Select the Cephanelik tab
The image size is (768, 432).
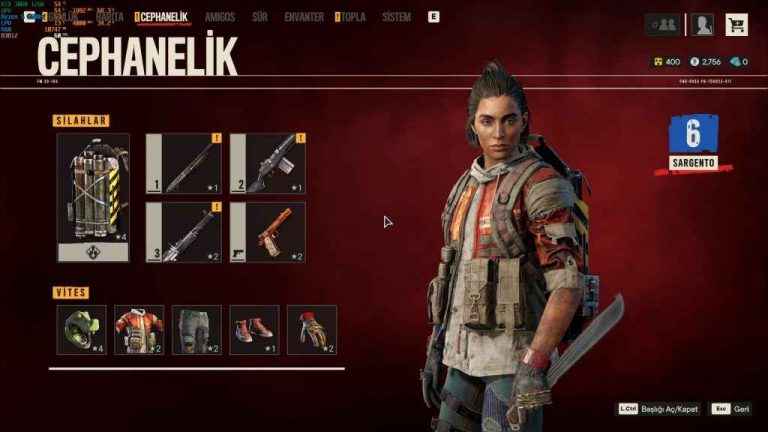164,17
